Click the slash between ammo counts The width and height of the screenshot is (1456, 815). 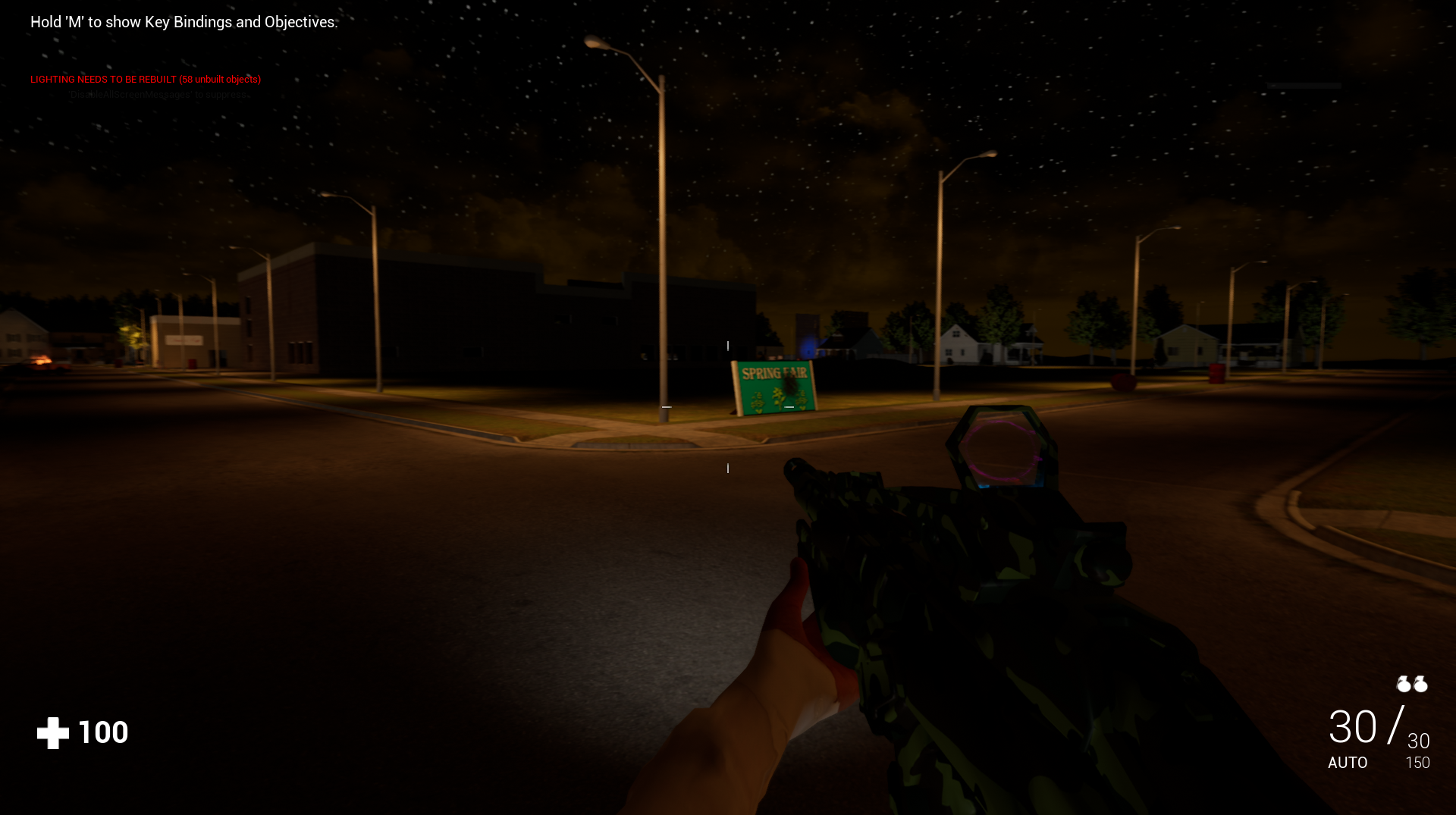coord(1394,726)
